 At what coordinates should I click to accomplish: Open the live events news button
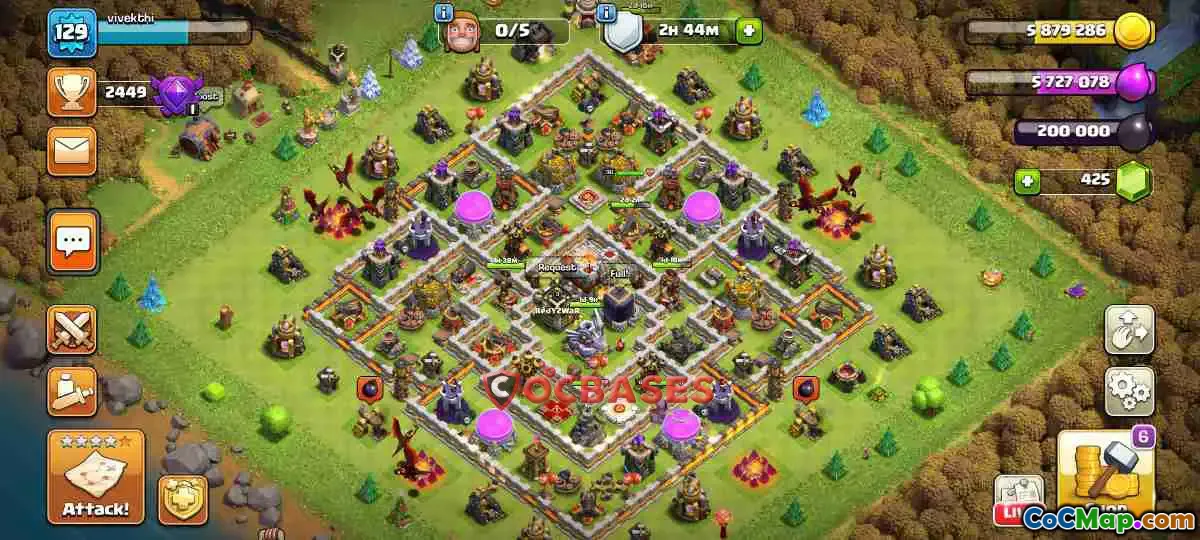tap(1017, 499)
